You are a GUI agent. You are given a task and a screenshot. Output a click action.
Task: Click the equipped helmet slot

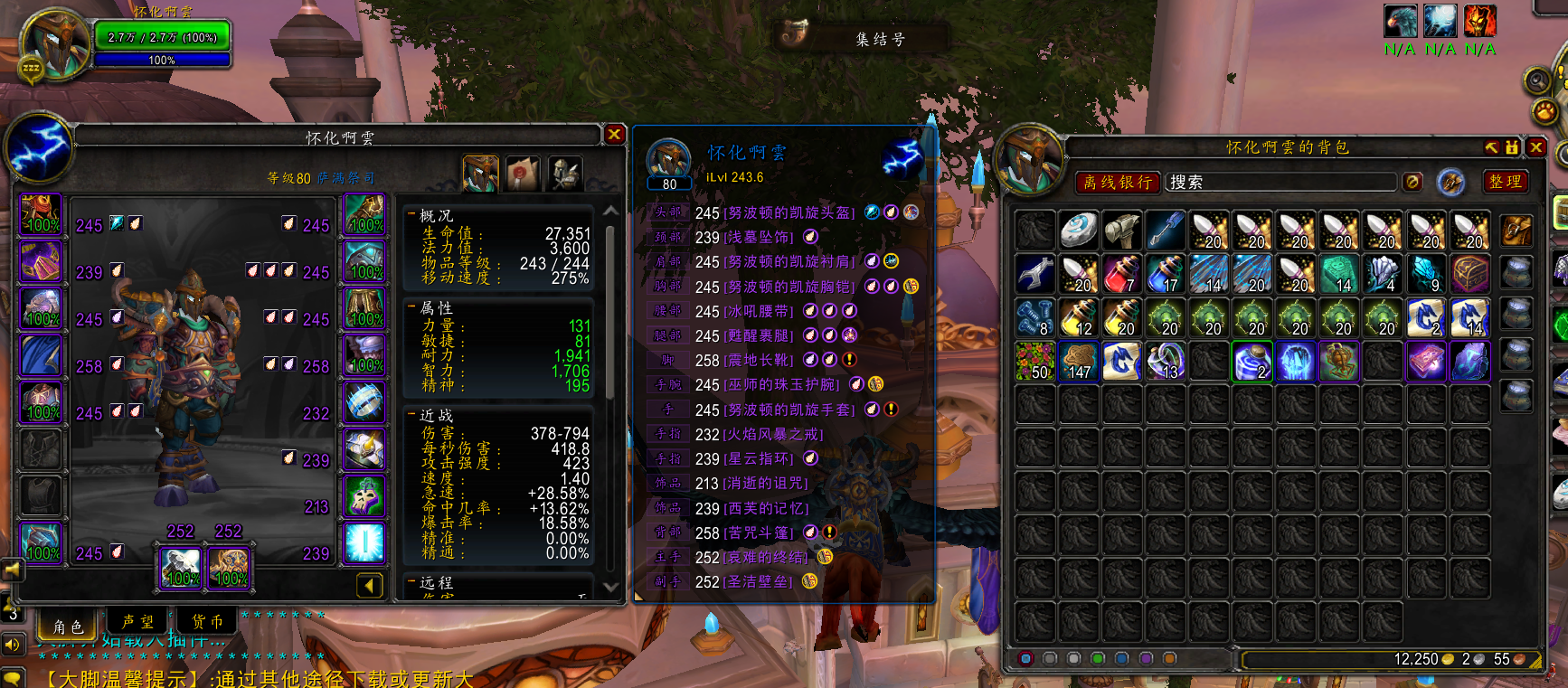[x=41, y=215]
